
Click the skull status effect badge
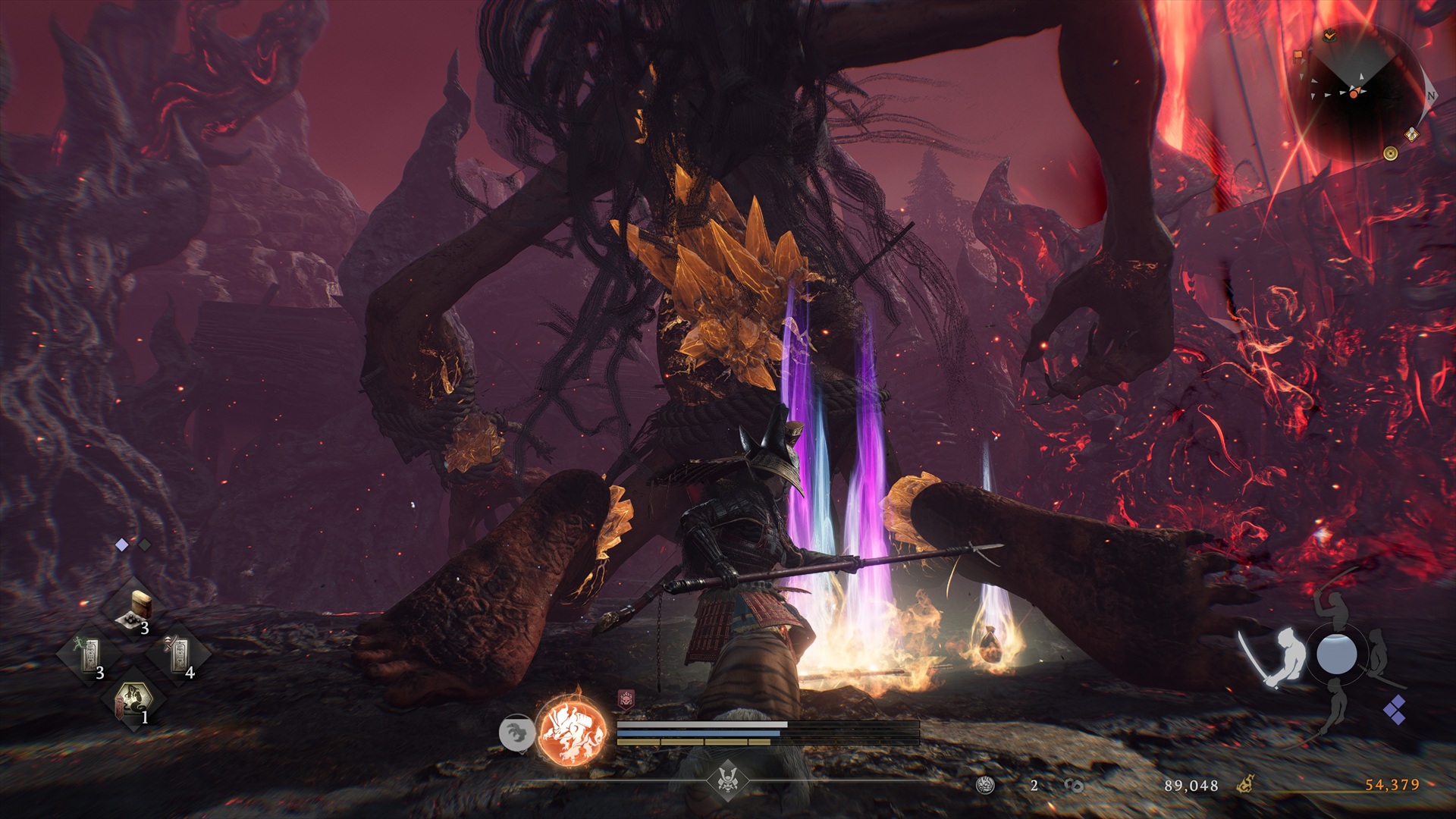pyautogui.click(x=626, y=699)
